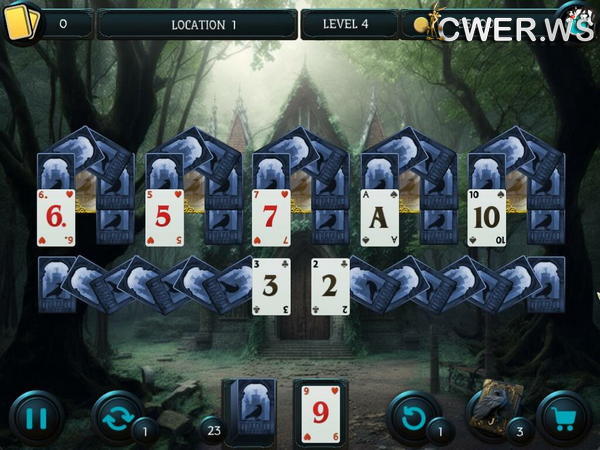Click the yellow cards icon in the corner
The image size is (600, 450).
(x=21, y=21)
